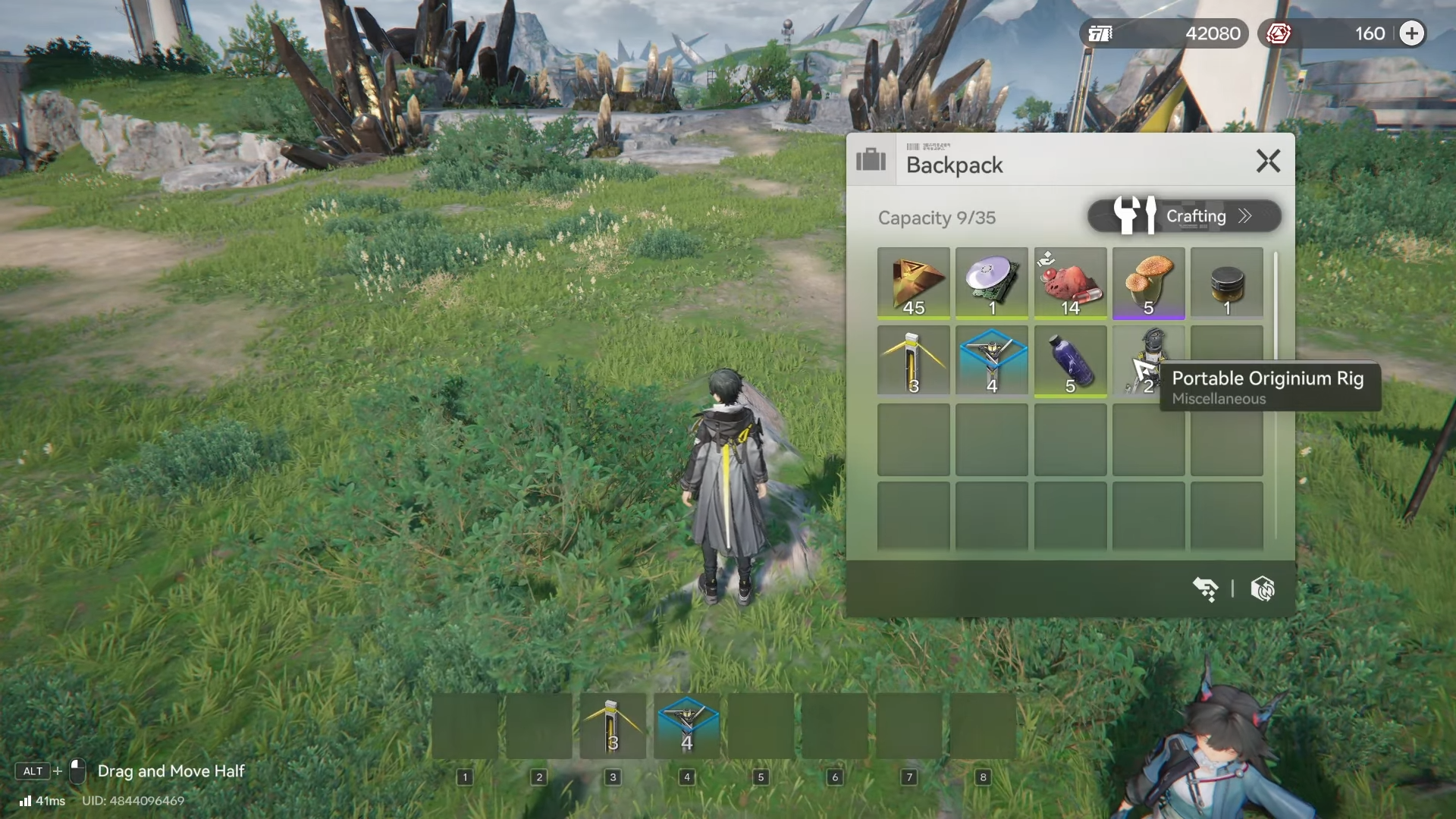This screenshot has width=1456, height=819.
Task: Select the purple bottle stack of 5
Action: 1070,361
